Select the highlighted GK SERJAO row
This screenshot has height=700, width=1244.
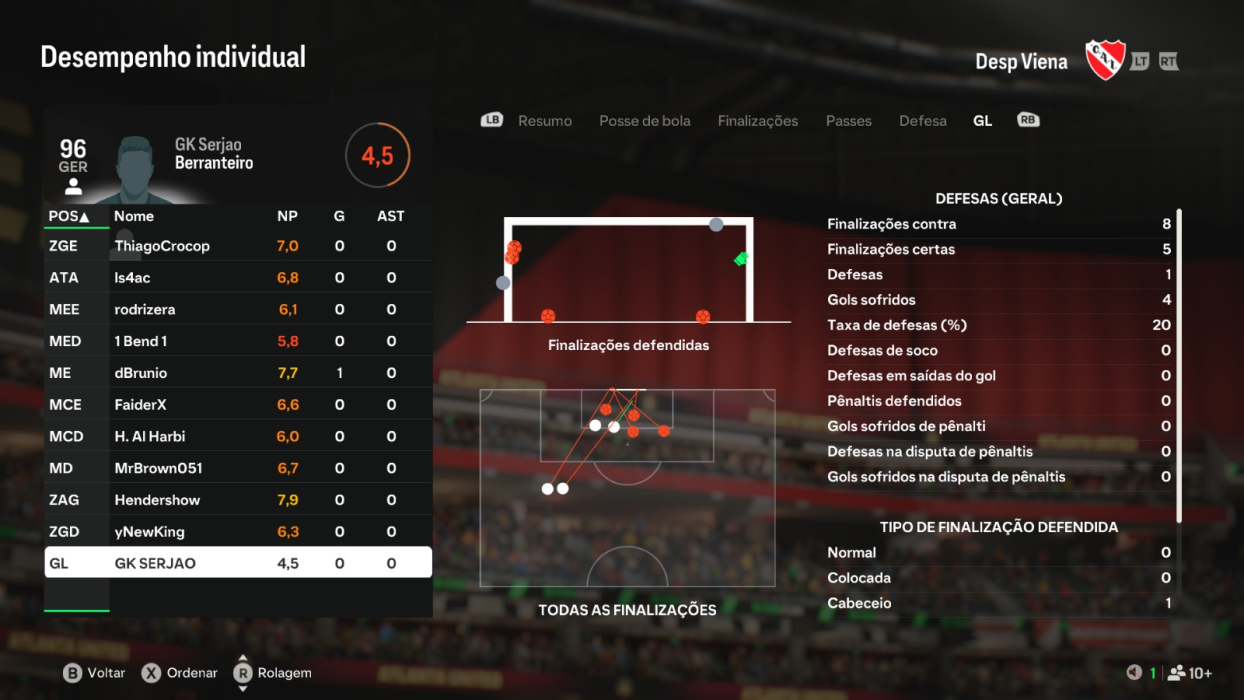pyautogui.click(x=238, y=563)
